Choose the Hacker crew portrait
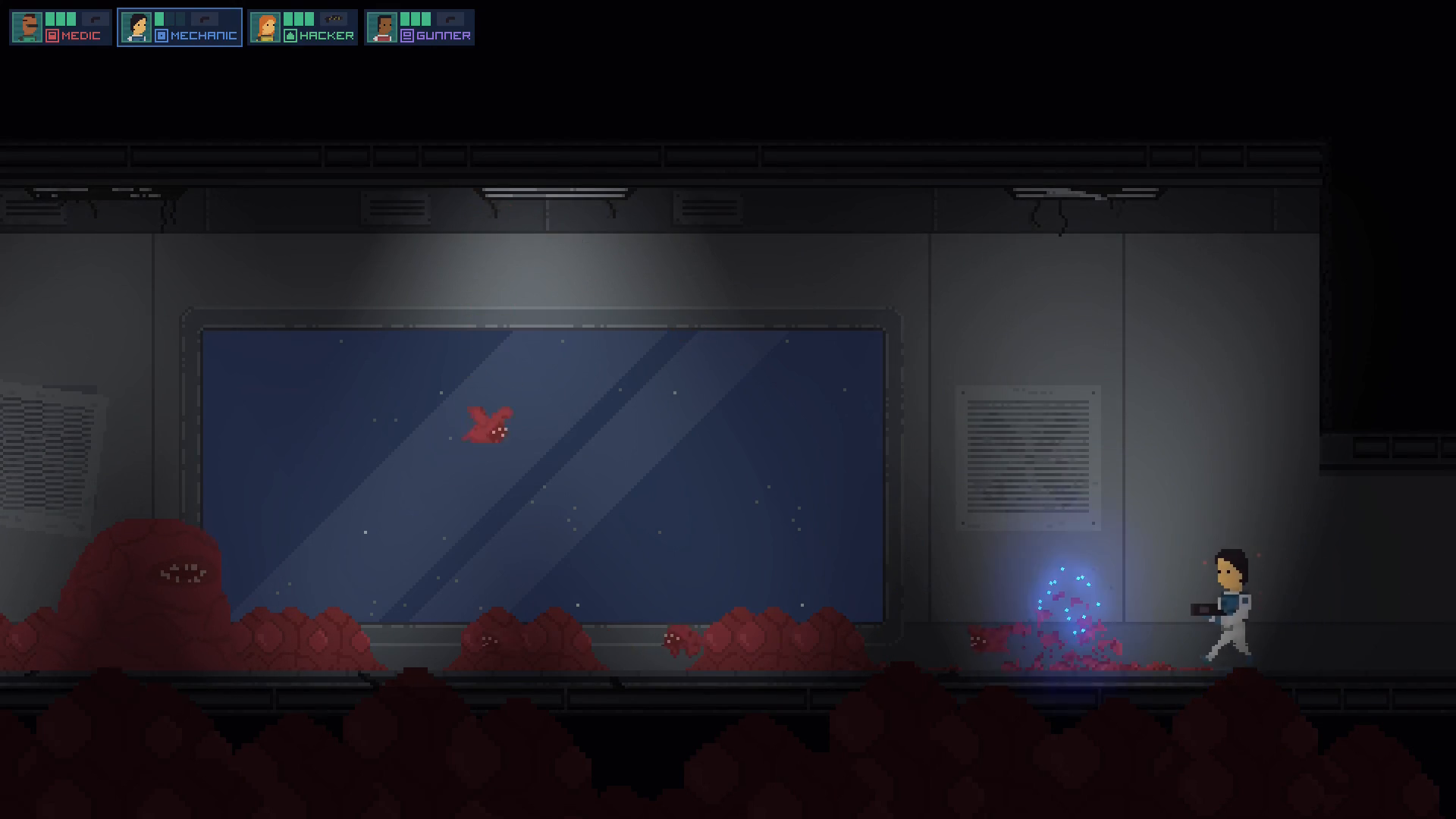 (265, 28)
